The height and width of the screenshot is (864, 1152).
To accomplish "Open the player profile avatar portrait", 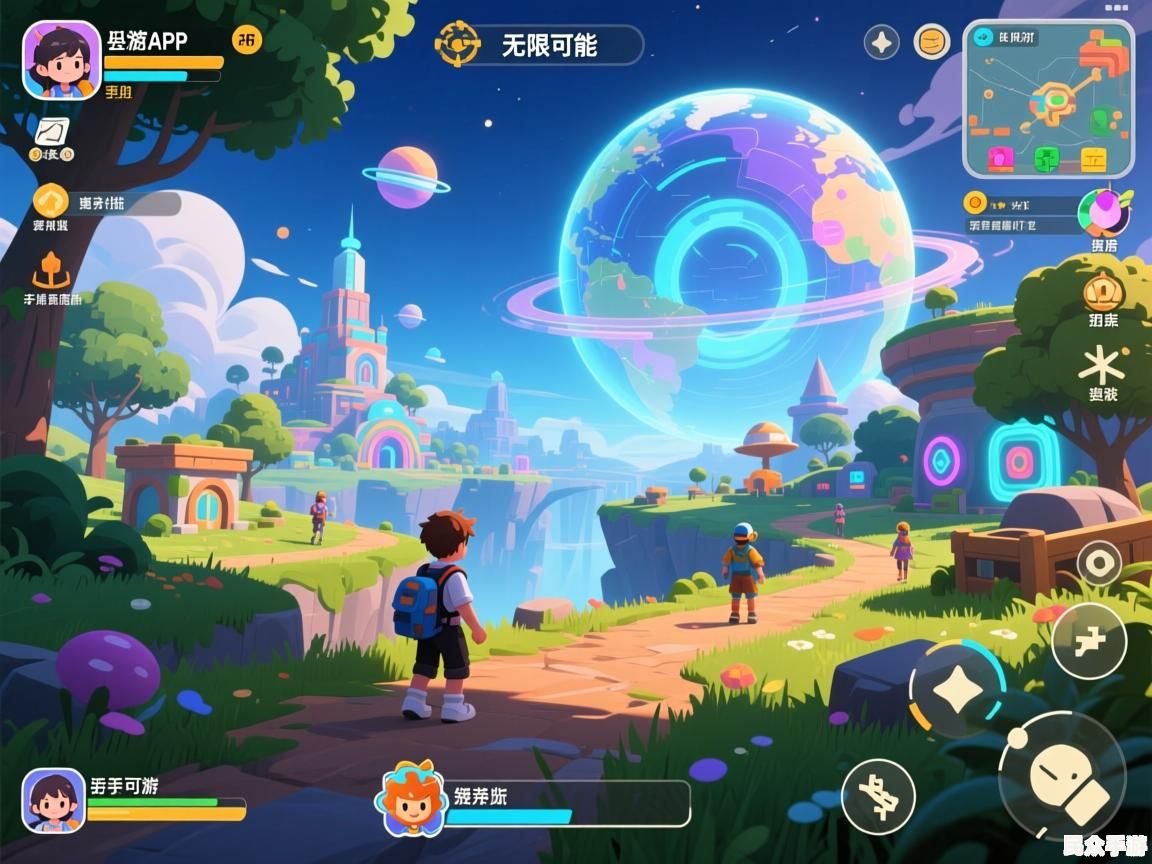I will click(62, 60).
